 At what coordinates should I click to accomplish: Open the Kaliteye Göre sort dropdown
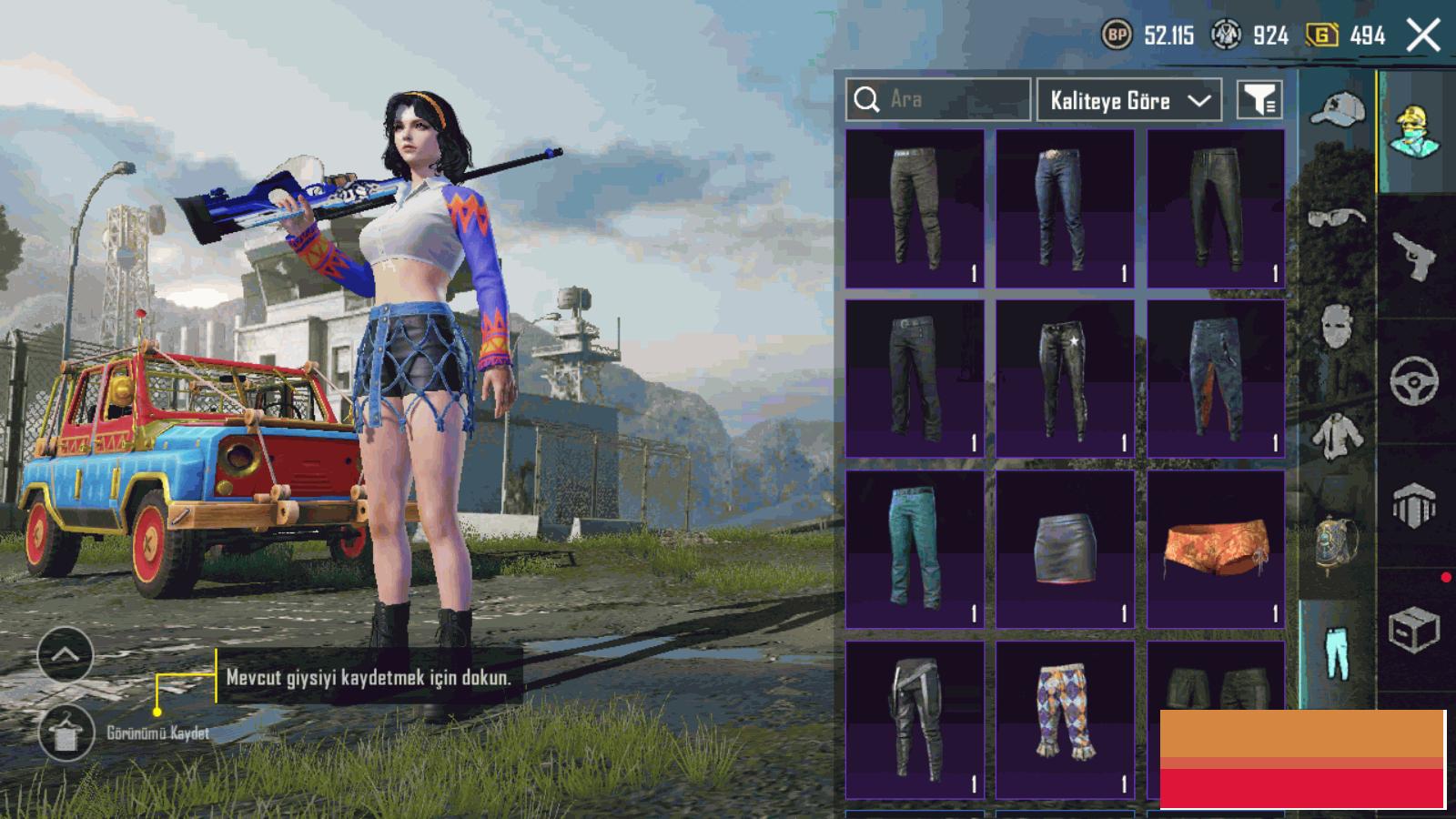pyautogui.click(x=1128, y=100)
